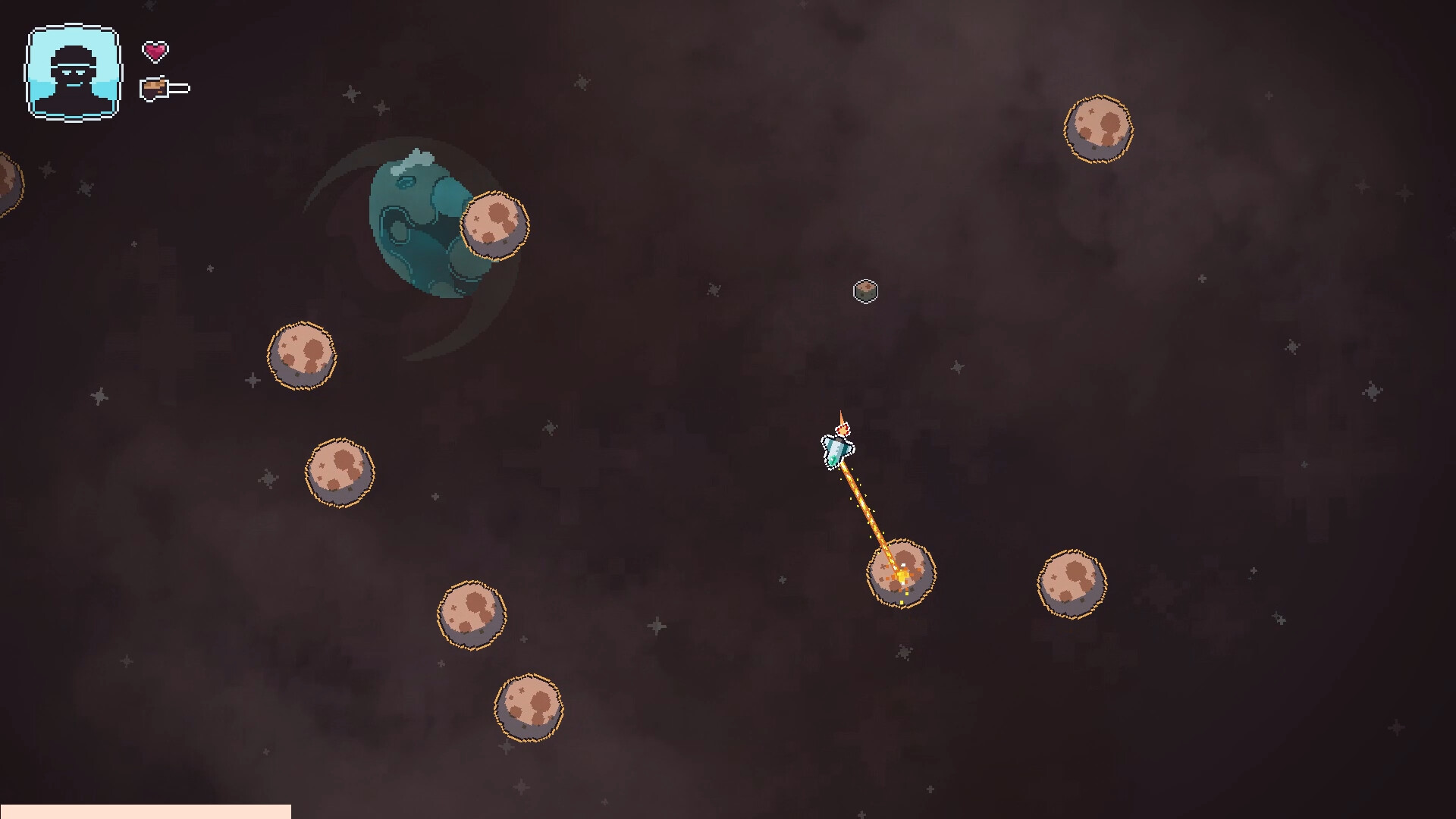Click the asteroid below the planet
The image size is (1456, 819).
302,355
